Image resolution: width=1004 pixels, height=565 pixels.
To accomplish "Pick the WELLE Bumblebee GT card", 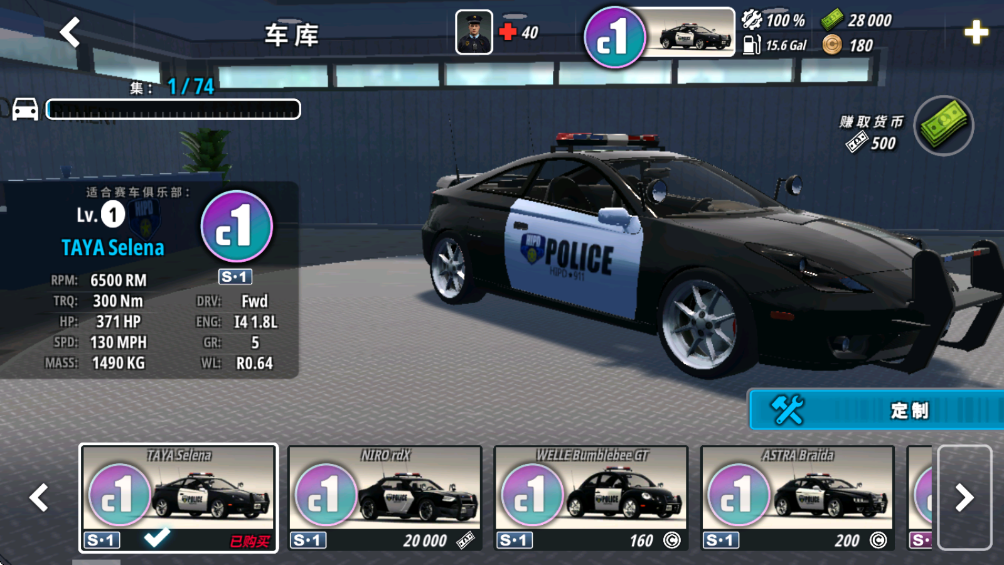I will click(591, 498).
